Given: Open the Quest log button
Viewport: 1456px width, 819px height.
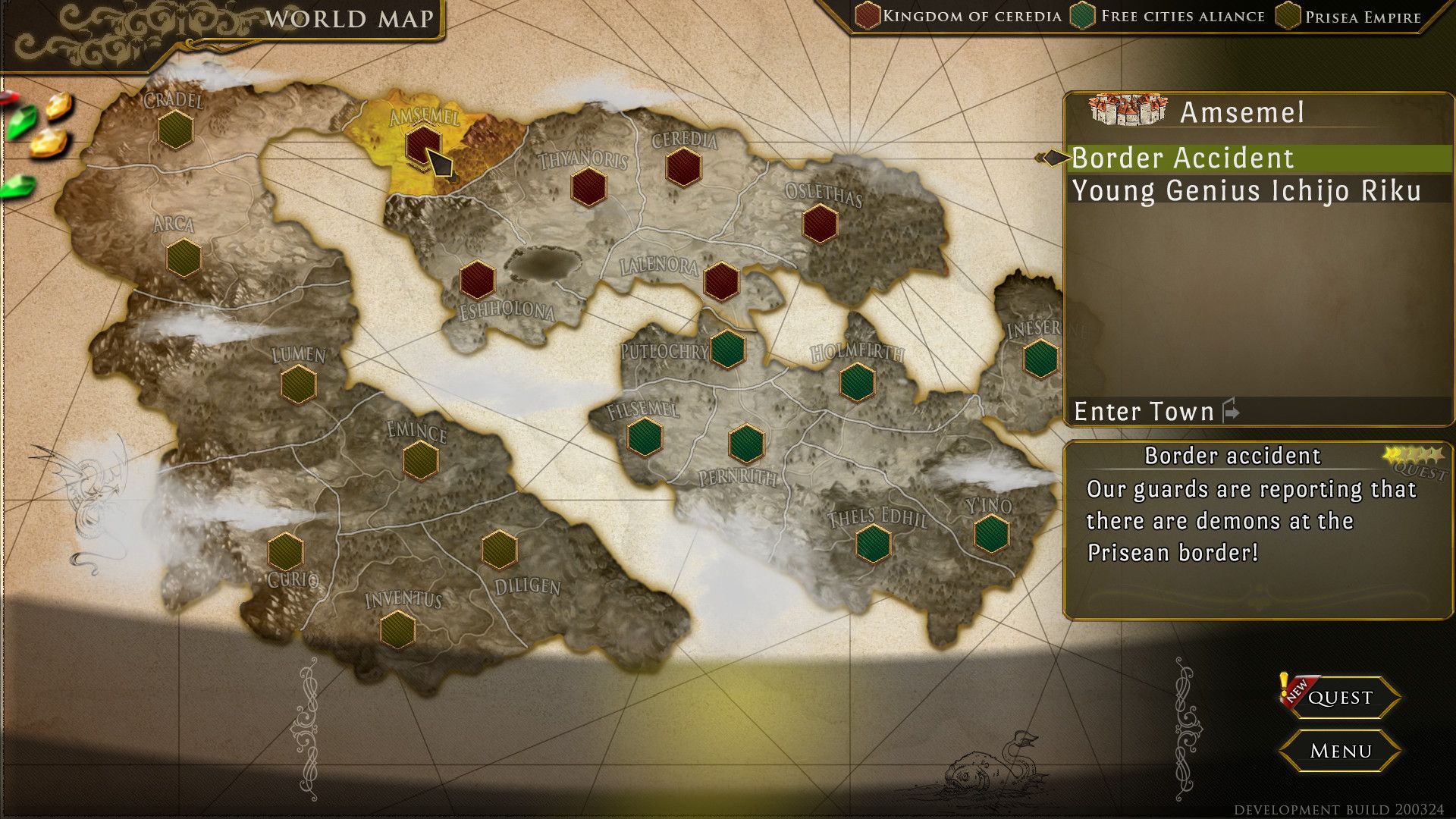Looking at the screenshot, I should pos(1340,697).
